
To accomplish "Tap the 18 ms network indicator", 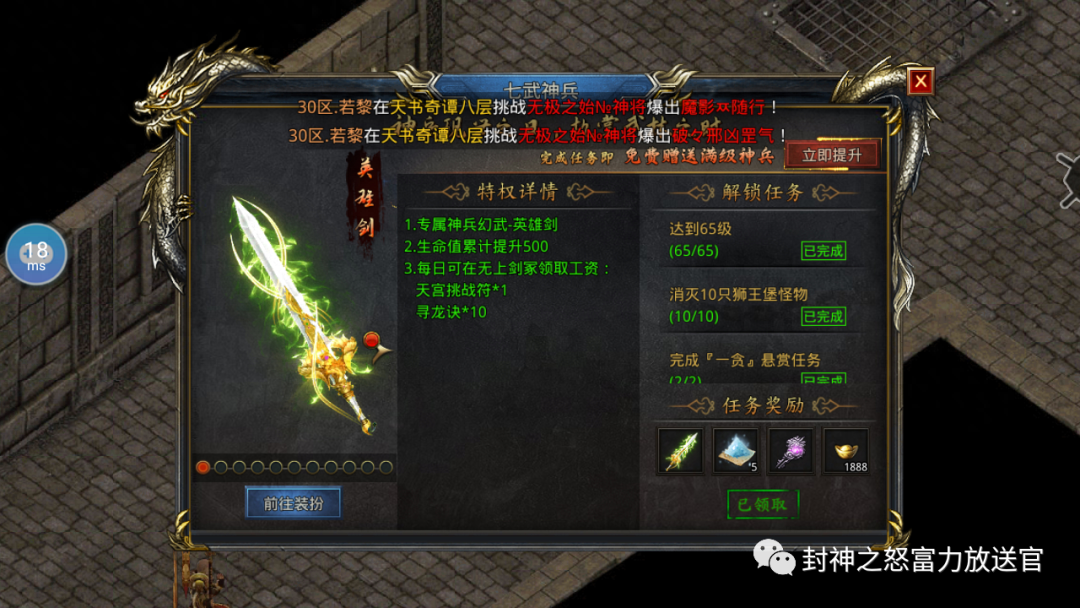I will (37, 254).
